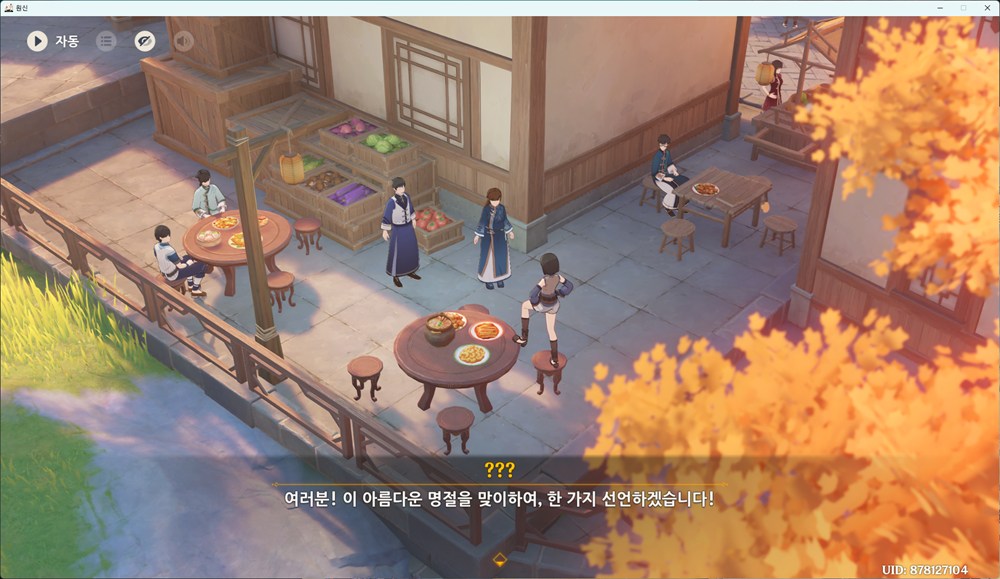
Task: Hide the interface with the eye icon
Action: click(145, 41)
